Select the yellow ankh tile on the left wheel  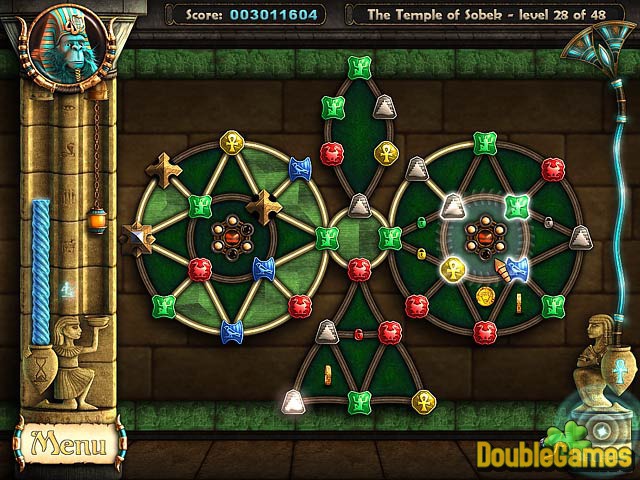[x=231, y=140]
